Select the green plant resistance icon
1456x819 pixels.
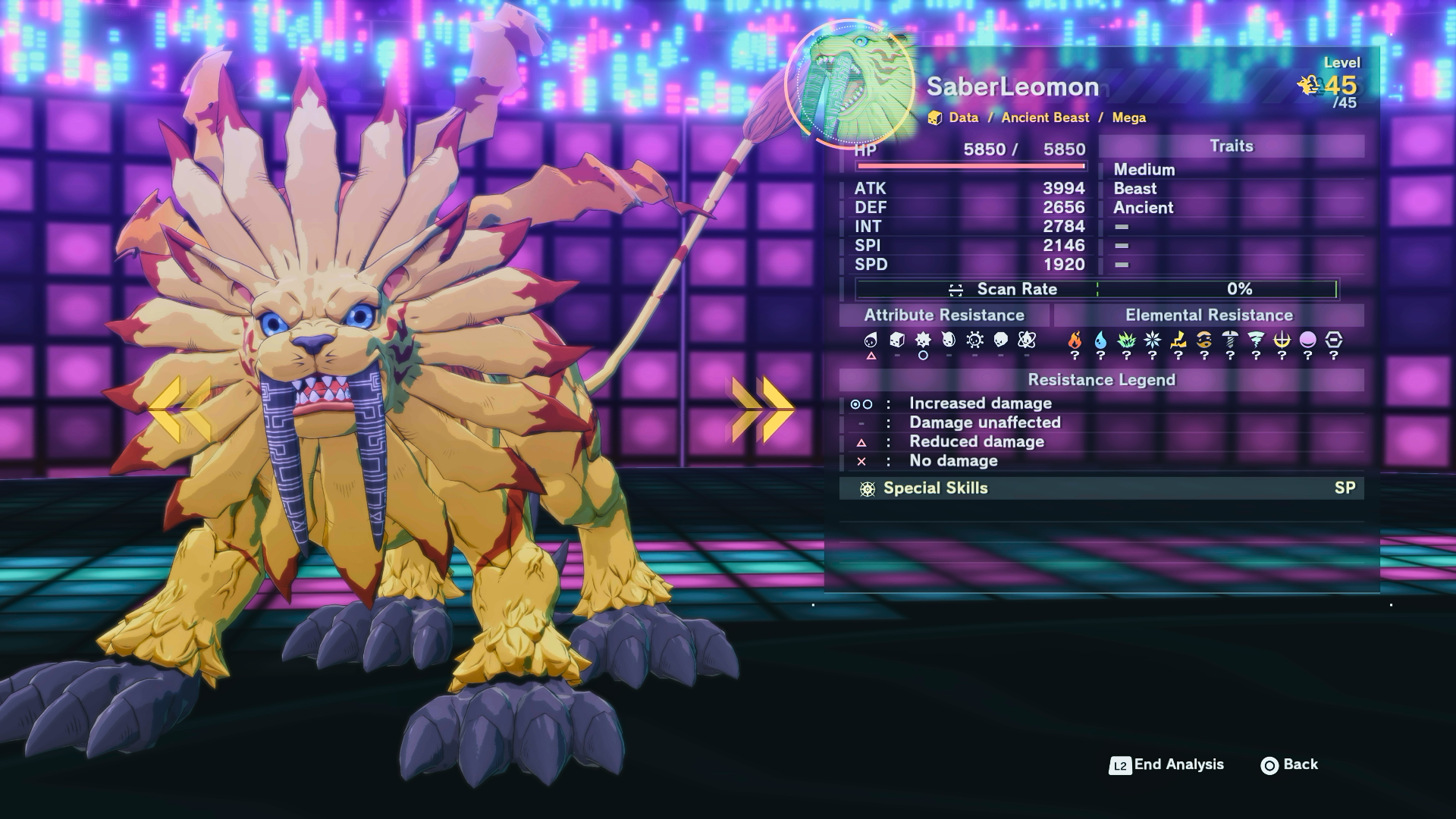pyautogui.click(x=1126, y=340)
